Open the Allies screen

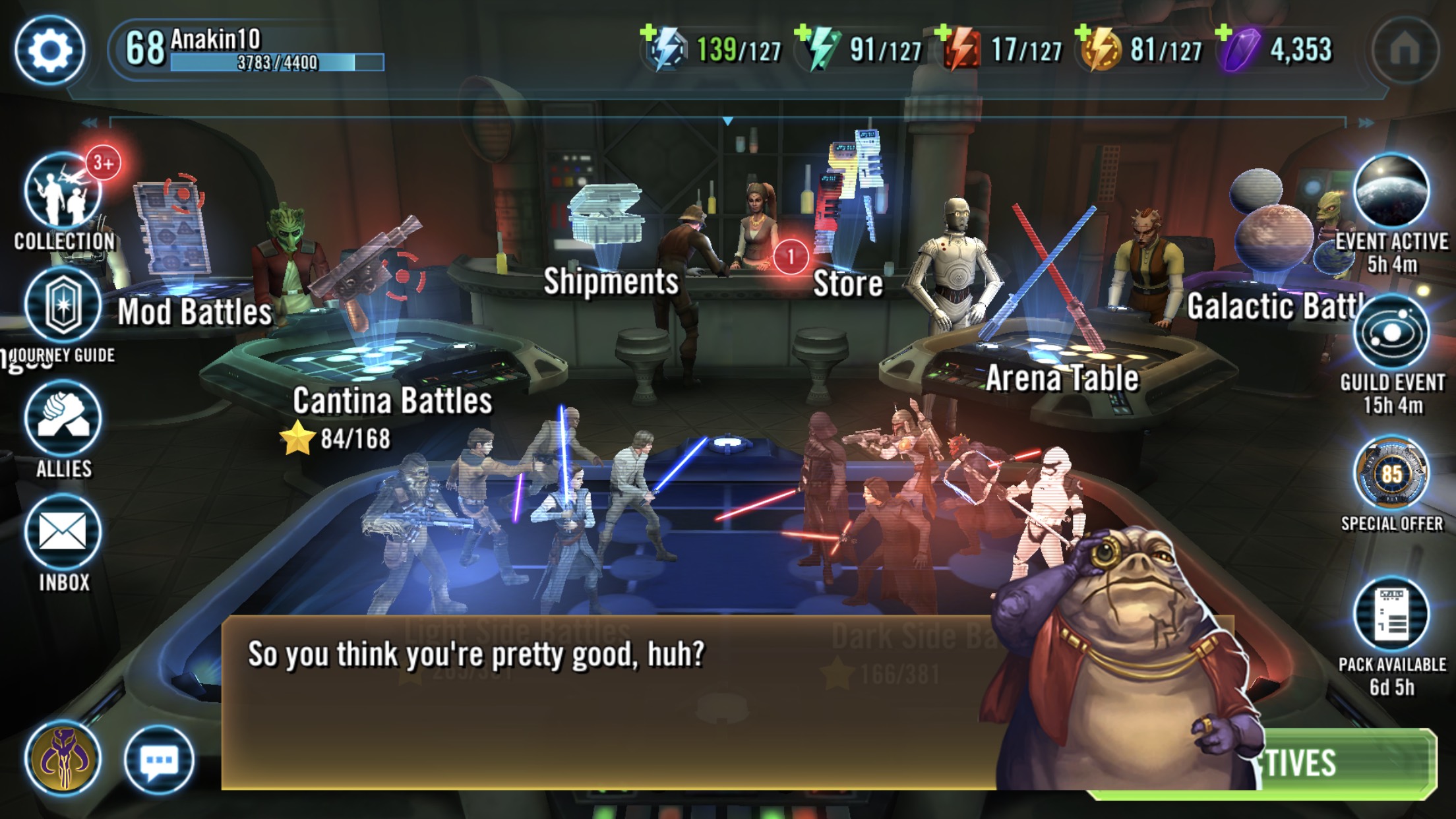coord(63,419)
